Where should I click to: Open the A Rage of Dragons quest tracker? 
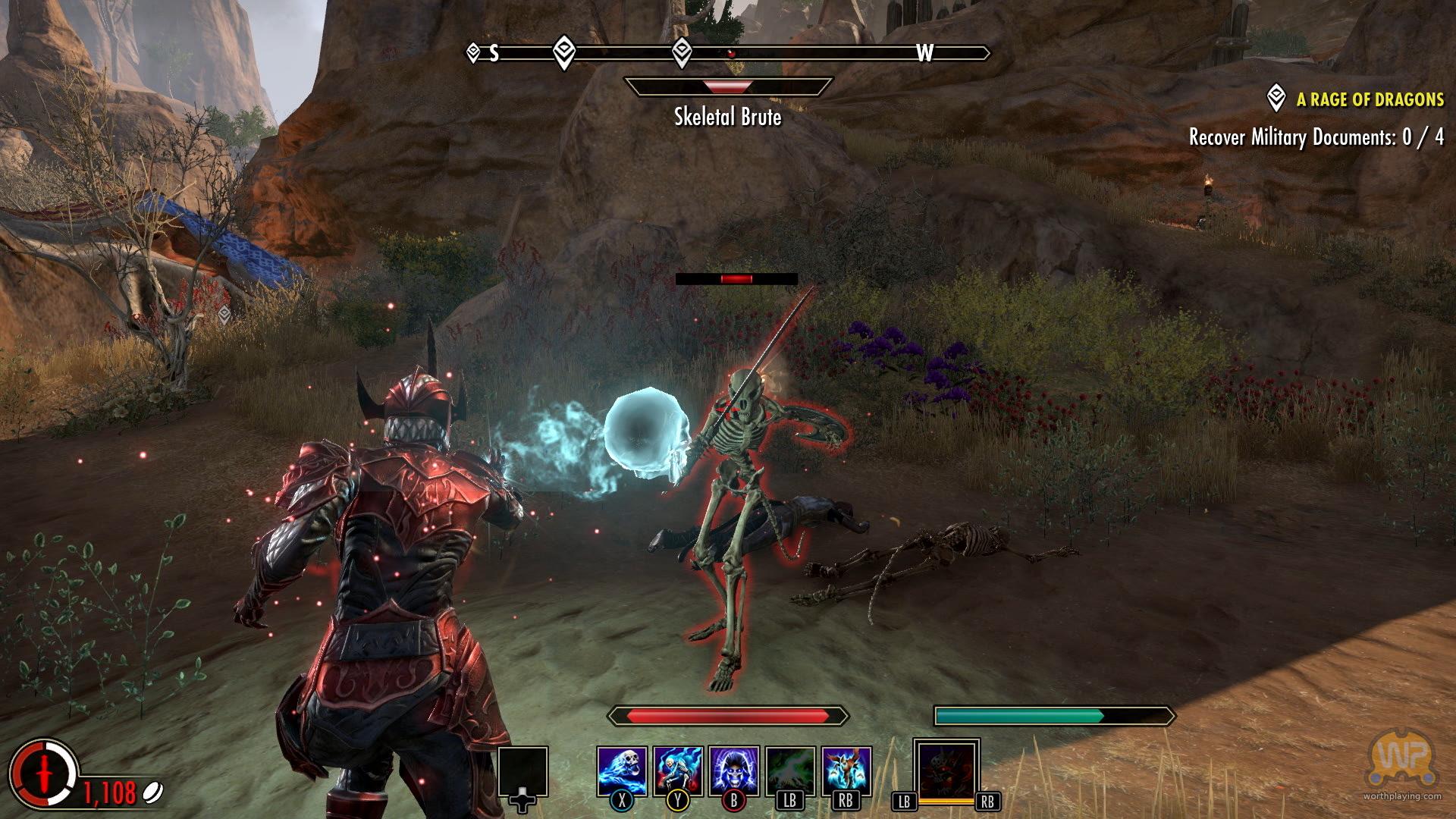point(1370,99)
